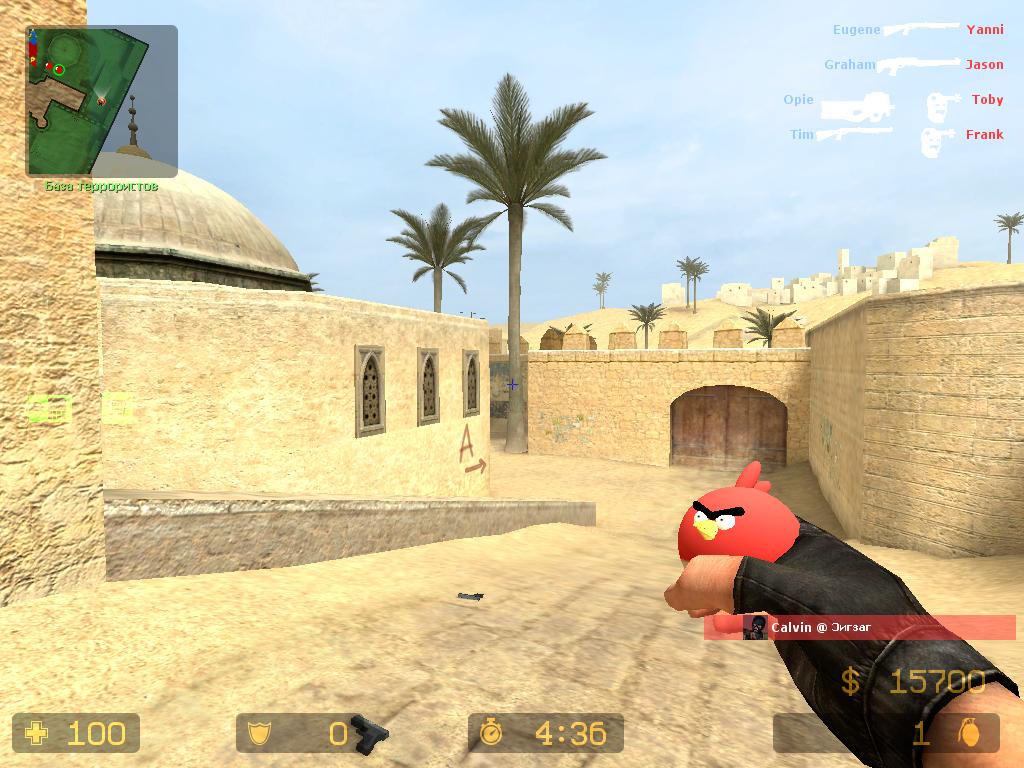Screen dimensions: 1024x768
Task: Select the Eugene killed Yanni feed entry
Action: pyautogui.click(x=918, y=30)
